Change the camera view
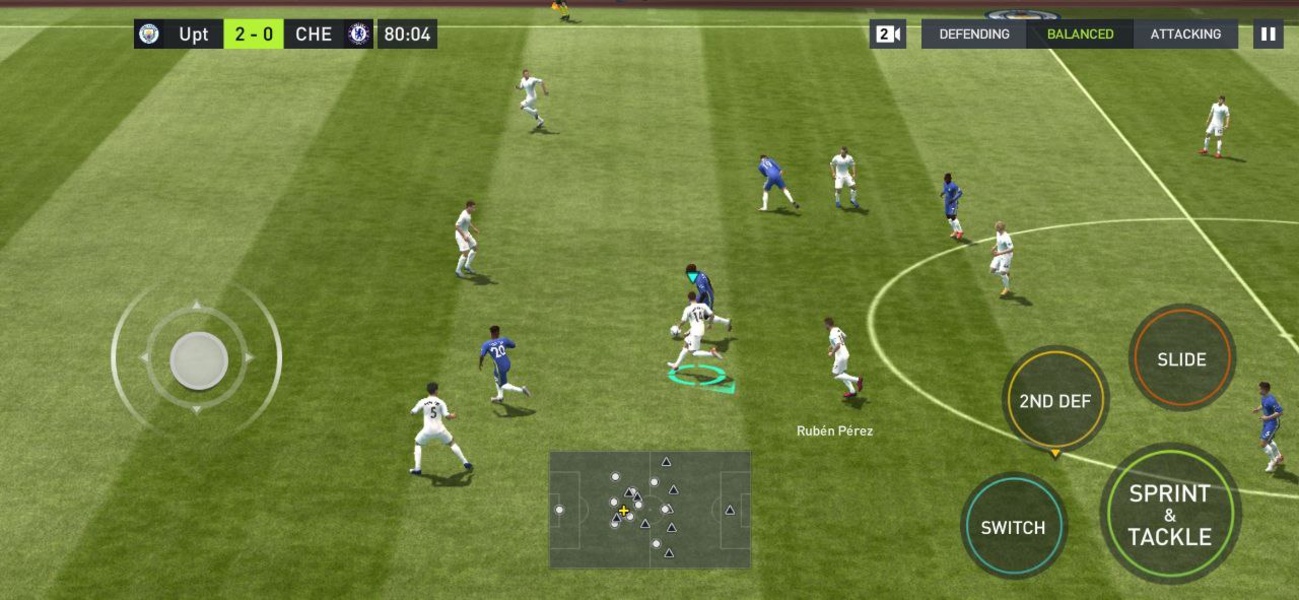 pos(888,34)
